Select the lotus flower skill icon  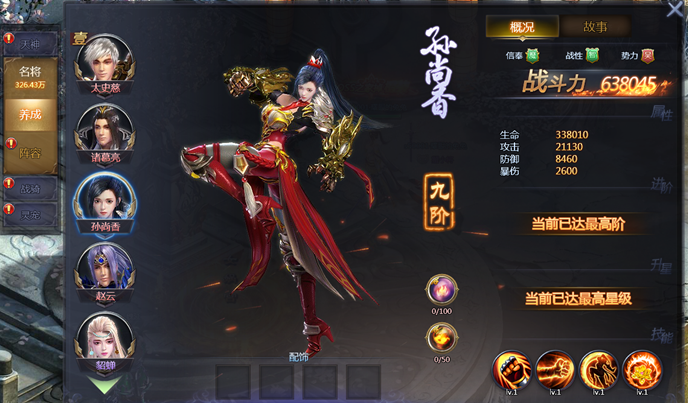pyautogui.click(x=641, y=368)
